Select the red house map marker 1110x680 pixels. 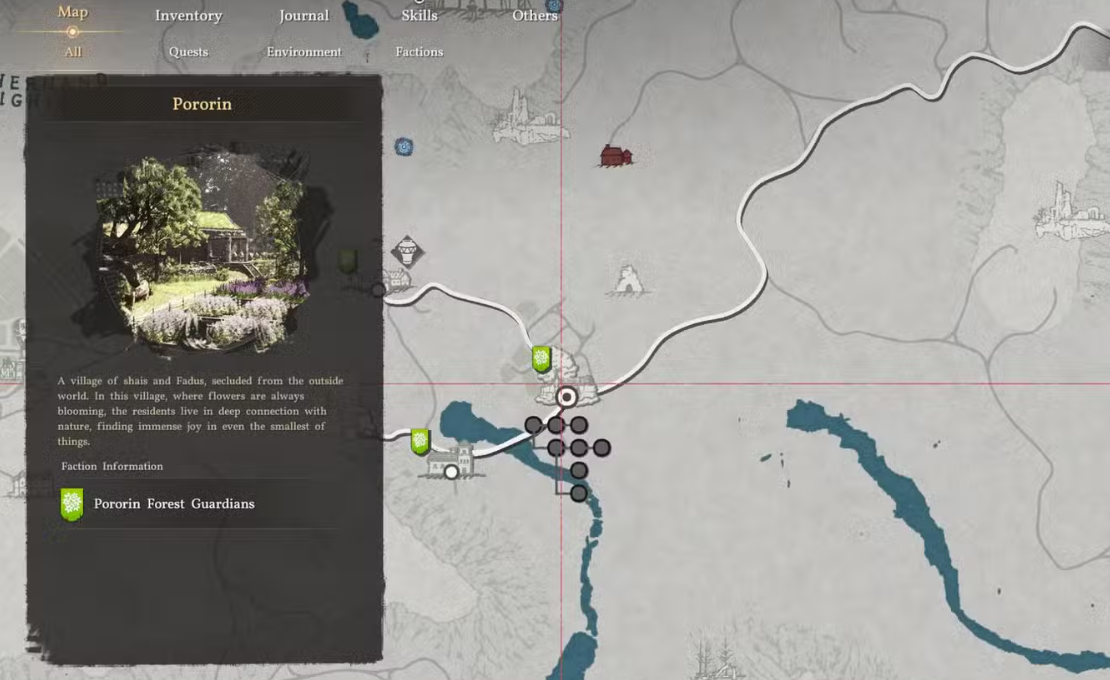616,155
